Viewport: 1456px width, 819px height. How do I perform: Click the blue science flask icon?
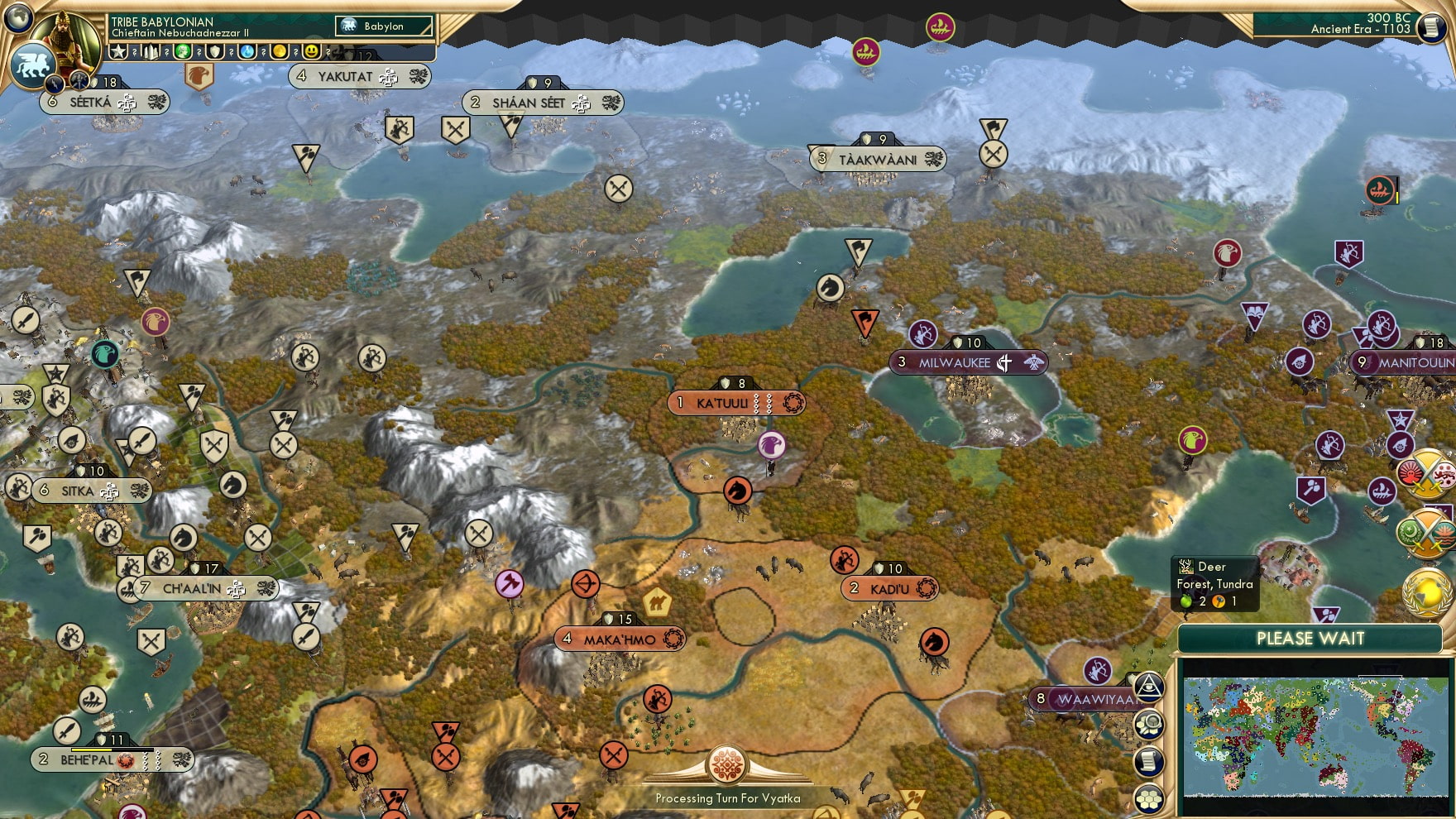tap(247, 51)
